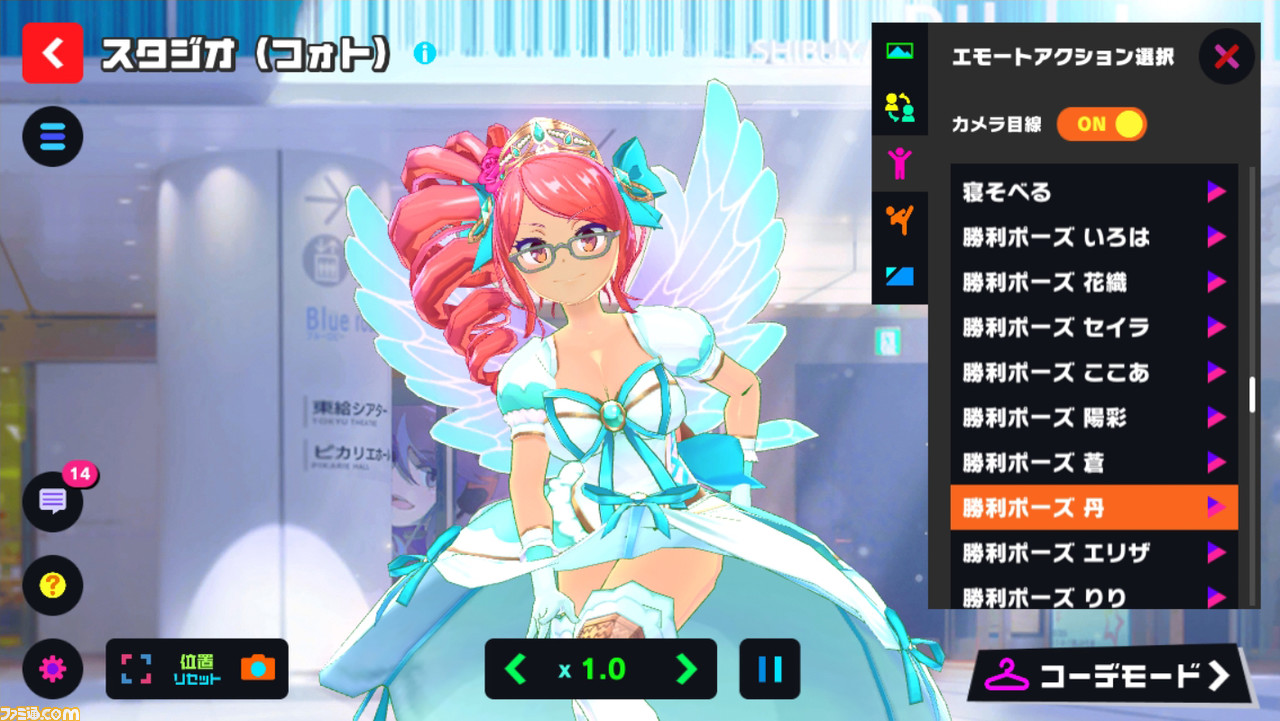The image size is (1280, 721).
Task: Turn off the カメラ目線 toggle
Action: (x=1102, y=124)
